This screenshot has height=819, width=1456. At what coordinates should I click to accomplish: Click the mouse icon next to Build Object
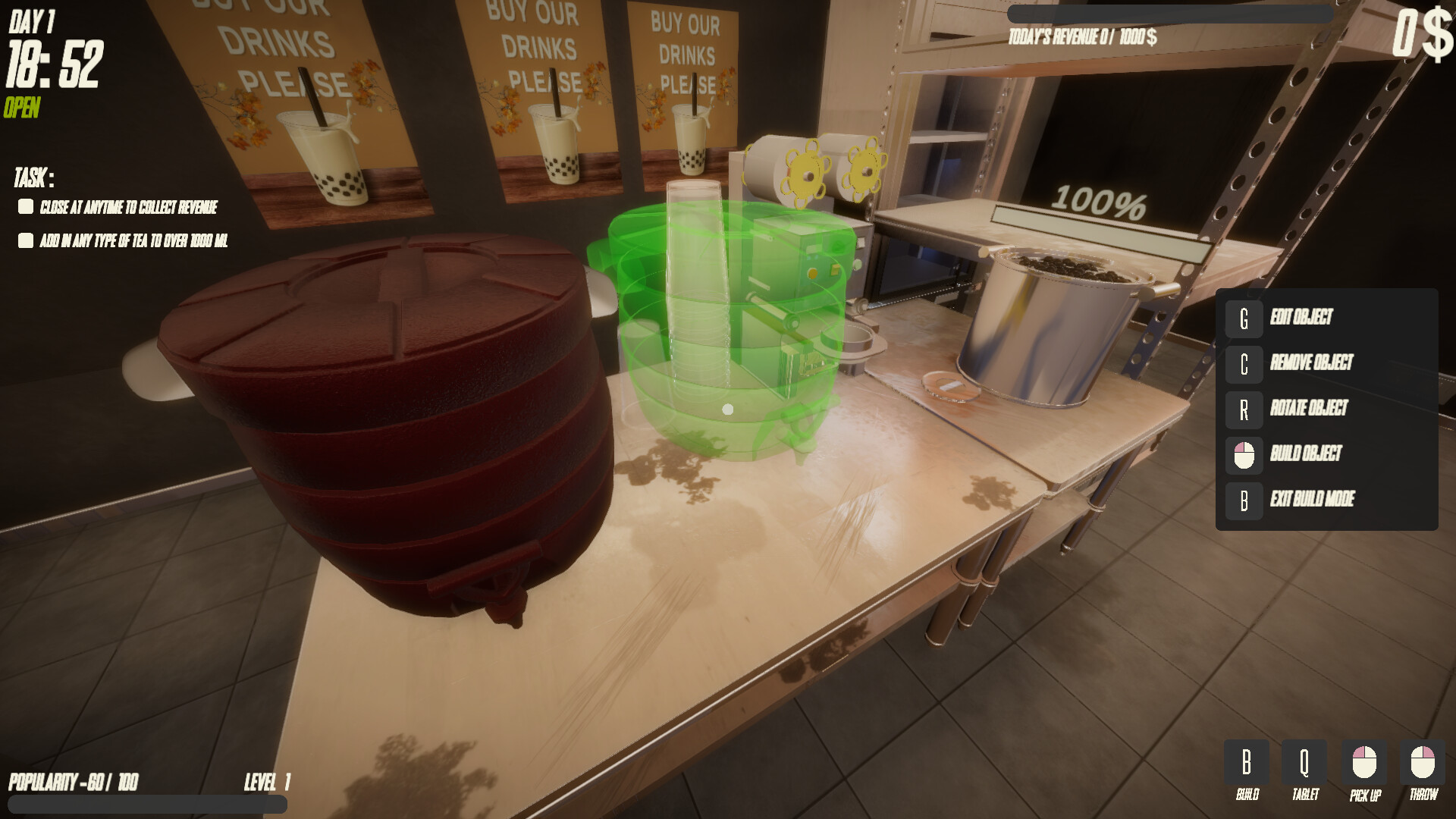tap(1244, 455)
